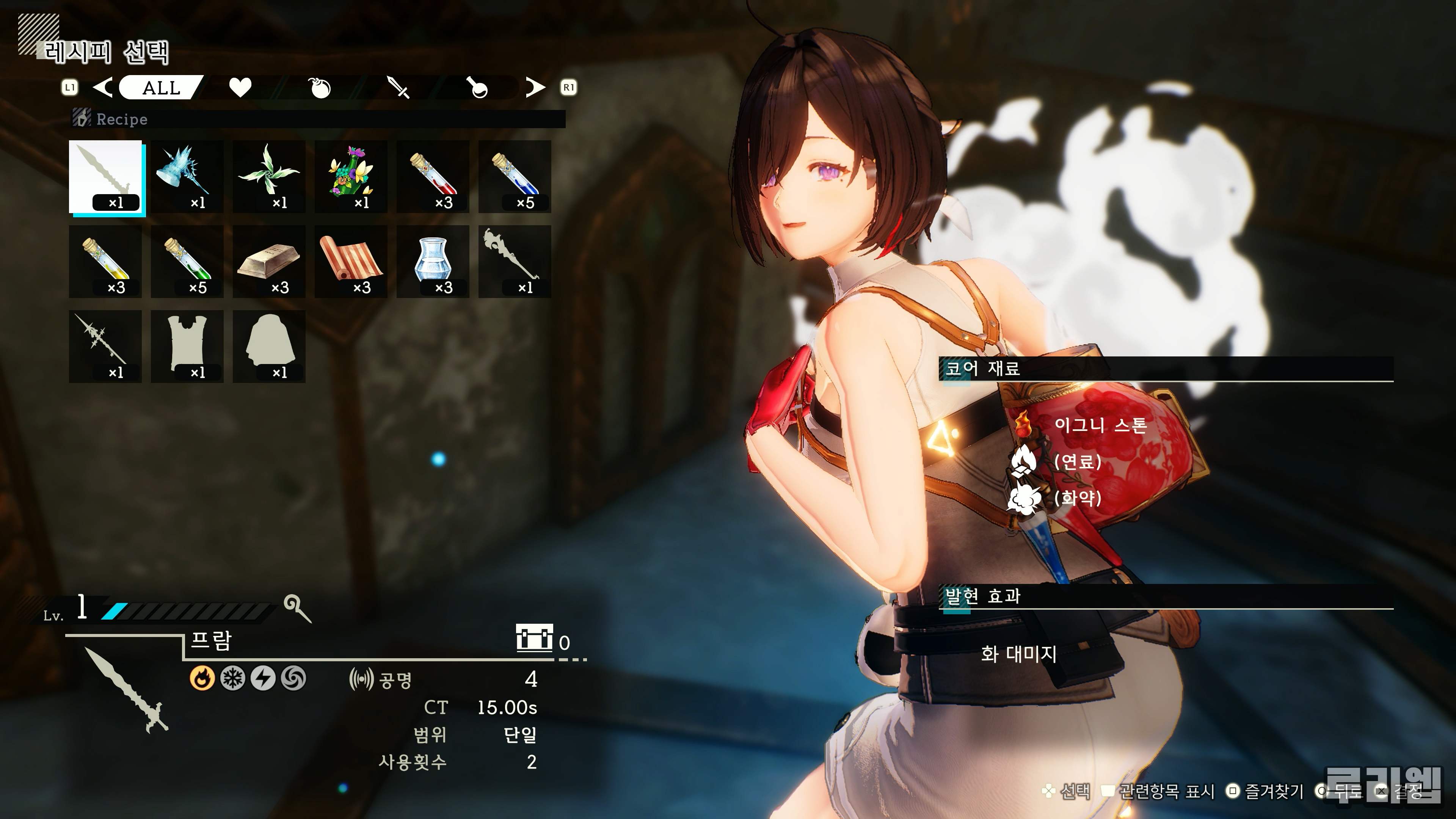Choose the flask category tab
Viewport: 1456px width, 819px height.
coord(478,88)
